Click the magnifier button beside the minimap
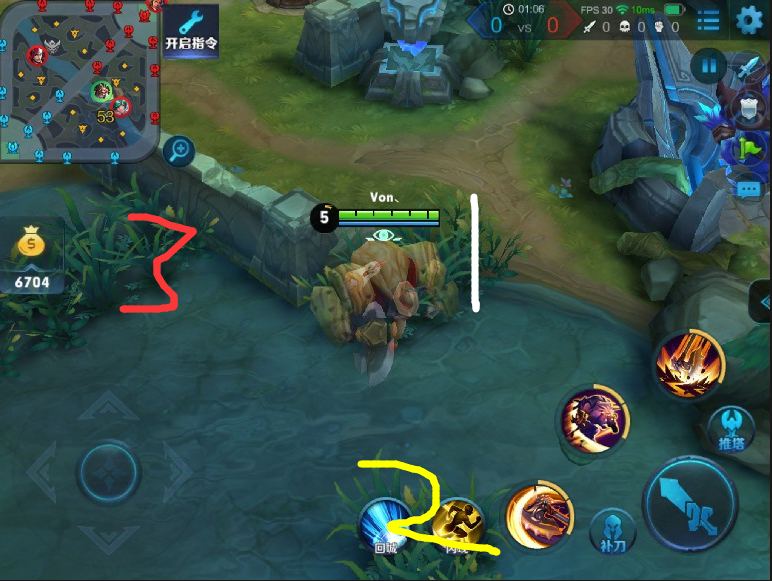 coord(179,151)
